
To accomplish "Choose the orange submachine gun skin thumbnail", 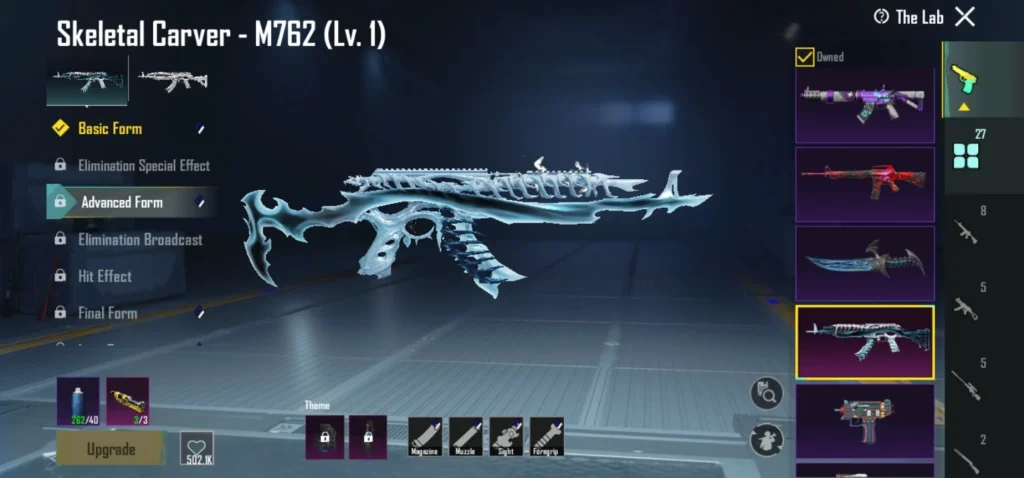I will (864, 414).
